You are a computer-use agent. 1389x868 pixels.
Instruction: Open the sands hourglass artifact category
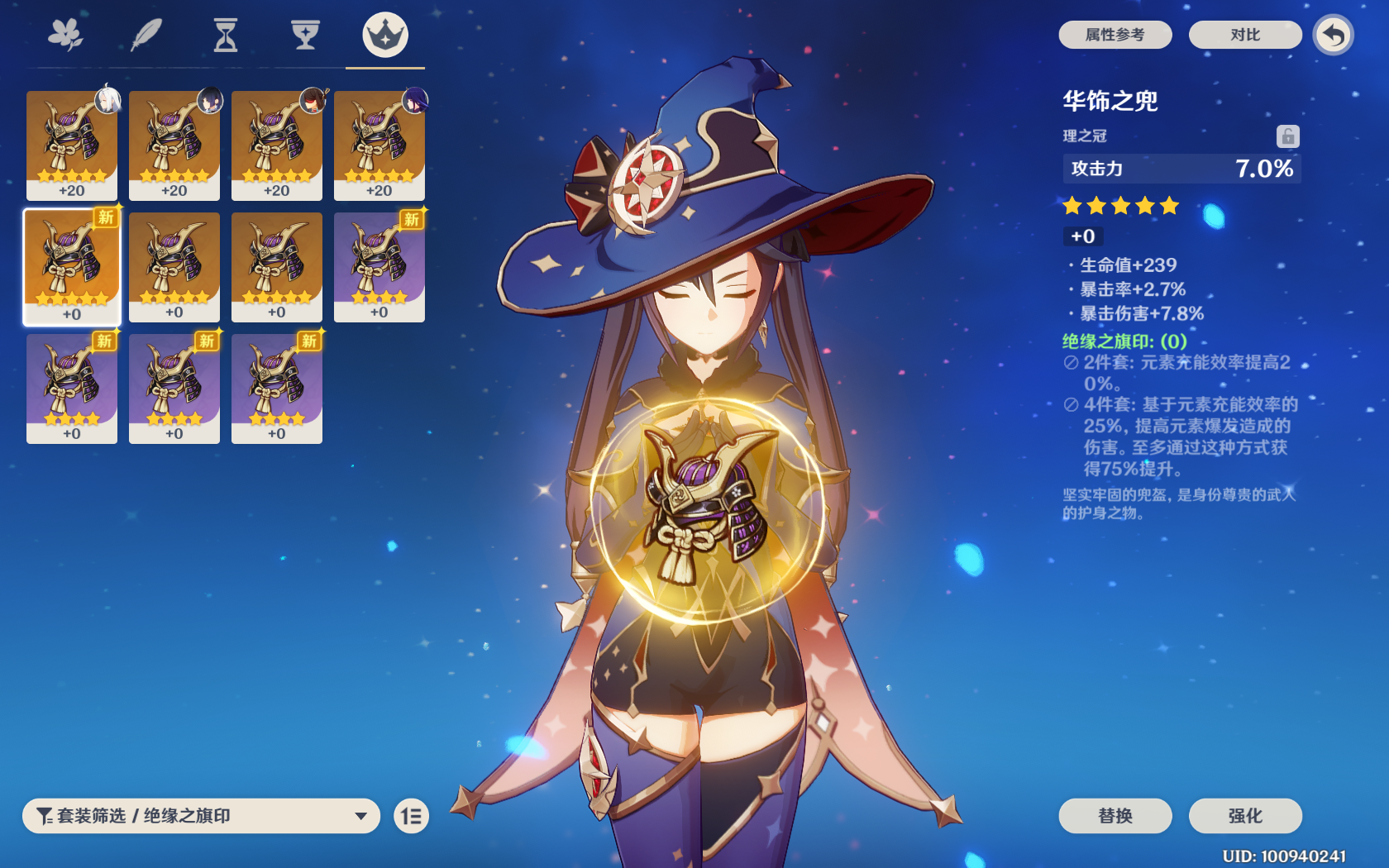[226, 35]
